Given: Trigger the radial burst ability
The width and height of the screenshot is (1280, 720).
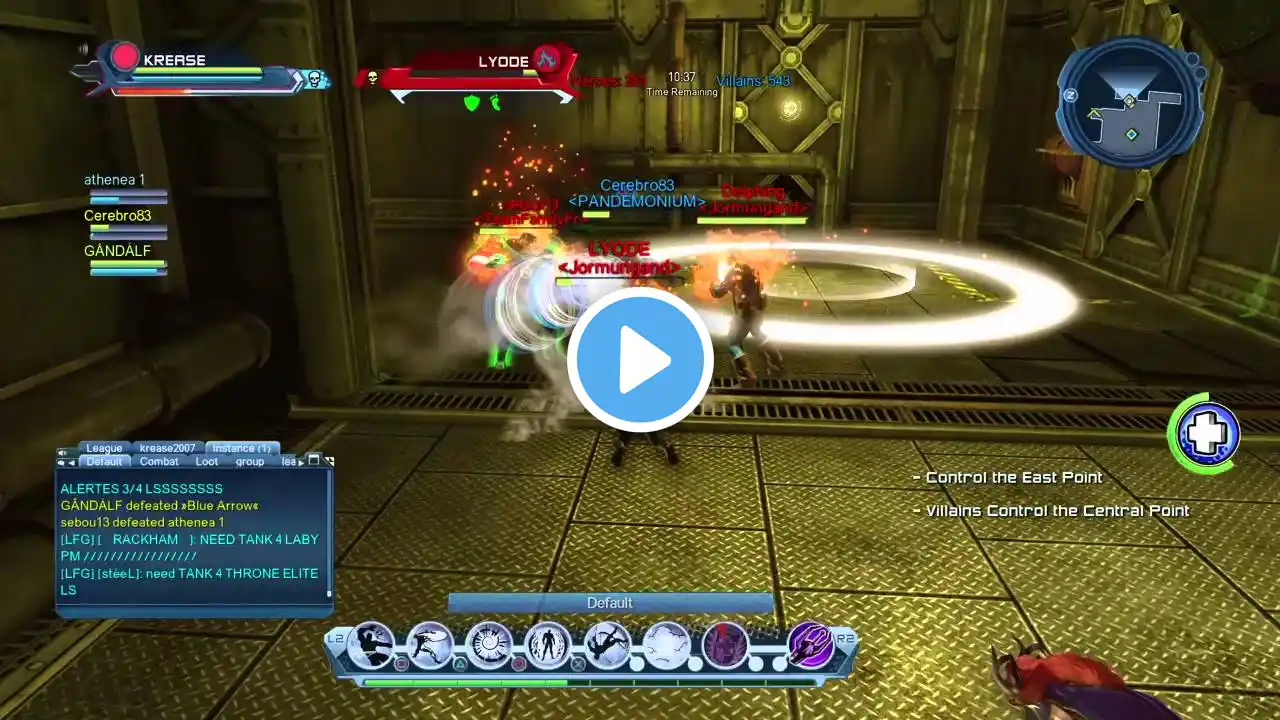Looking at the screenshot, I should tap(489, 645).
